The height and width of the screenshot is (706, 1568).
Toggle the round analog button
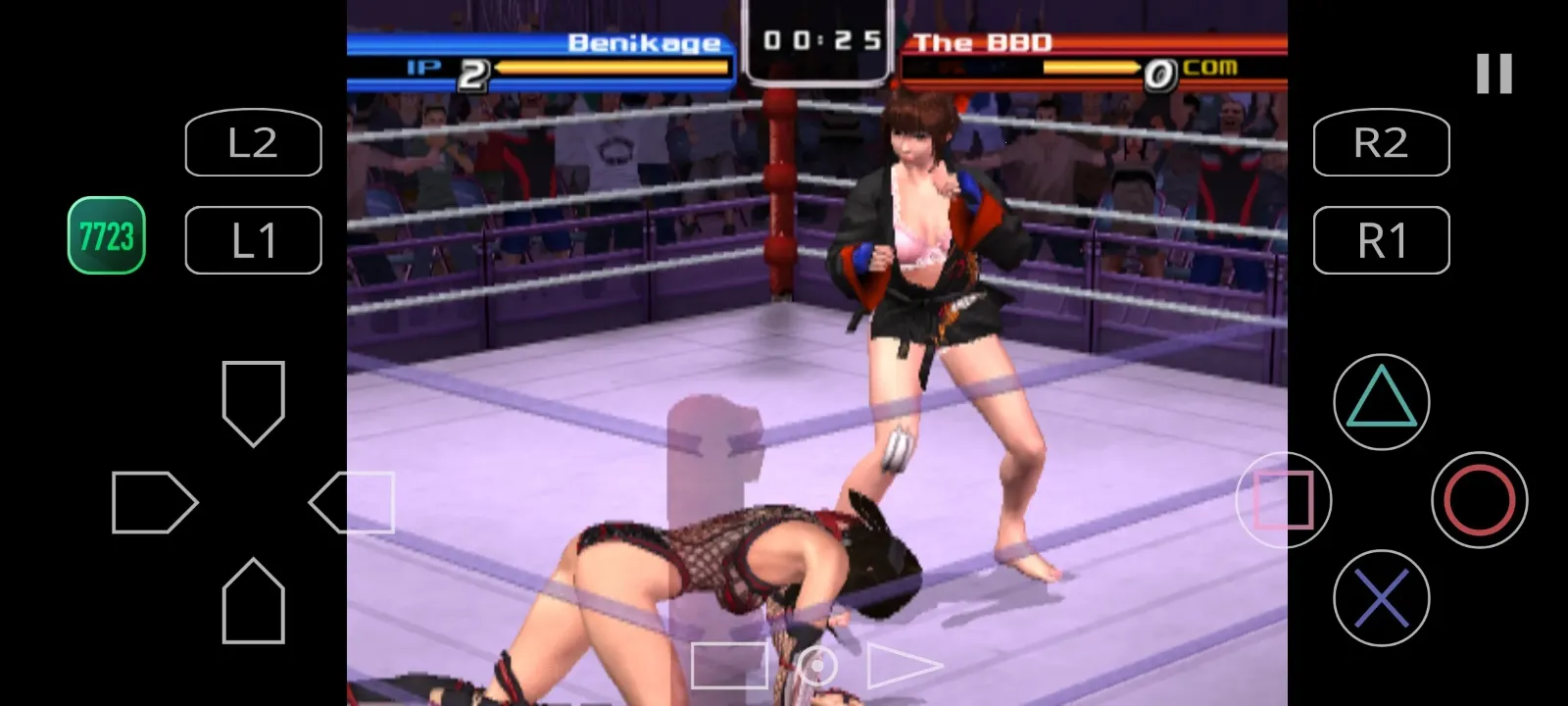pyautogui.click(x=816, y=666)
